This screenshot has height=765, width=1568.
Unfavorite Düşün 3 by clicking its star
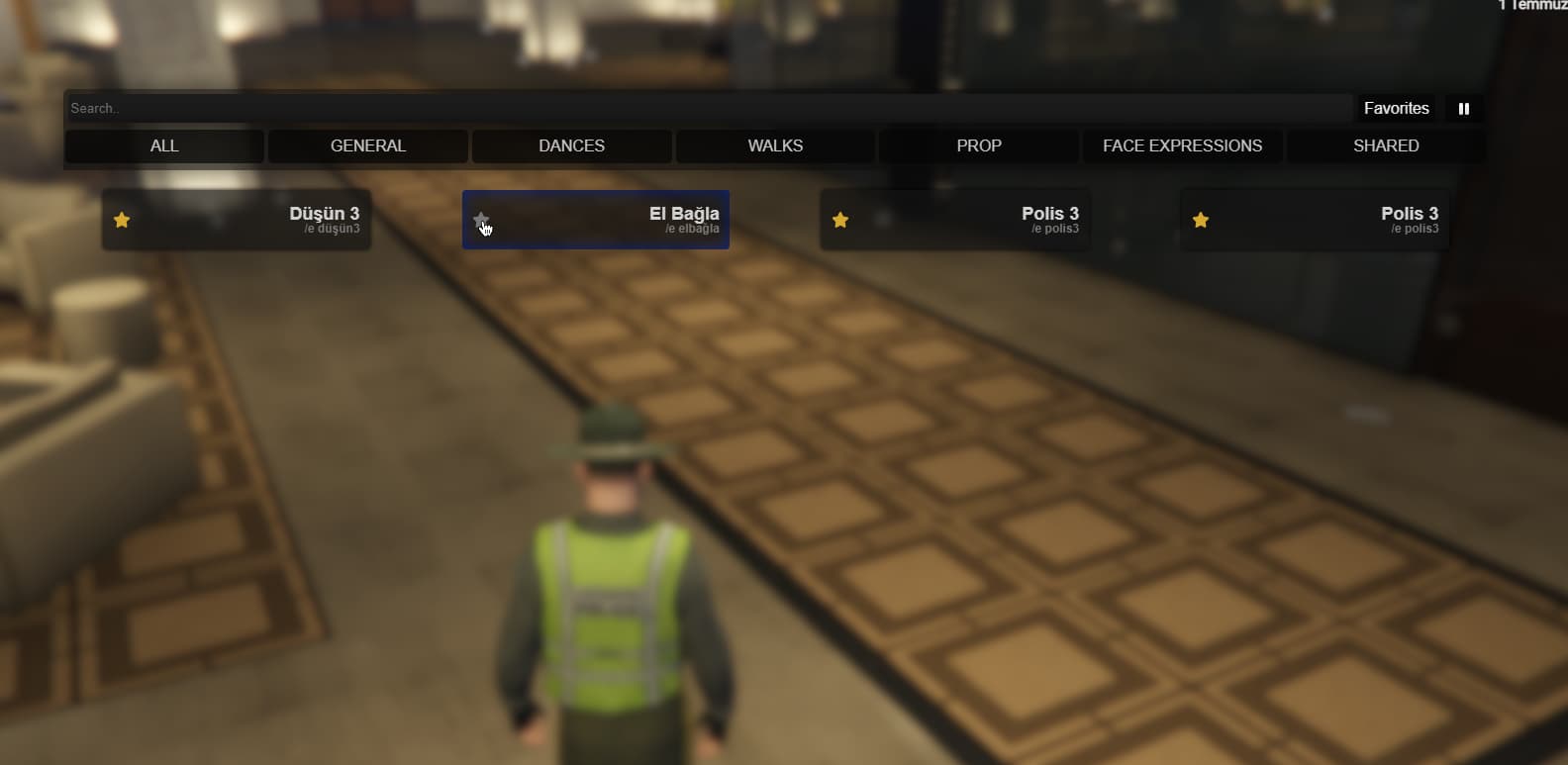click(122, 220)
